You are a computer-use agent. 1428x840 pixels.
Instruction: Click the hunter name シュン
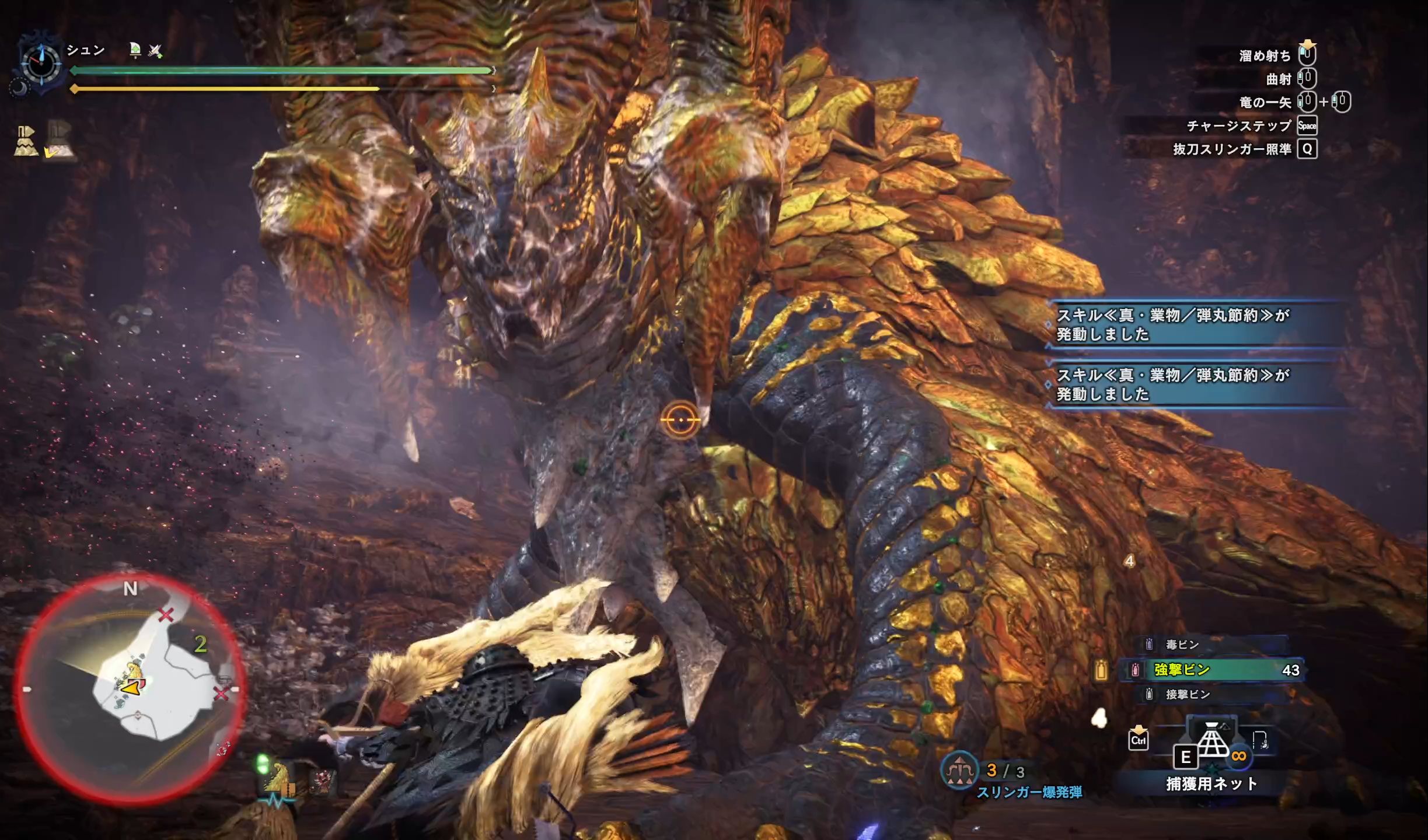86,50
